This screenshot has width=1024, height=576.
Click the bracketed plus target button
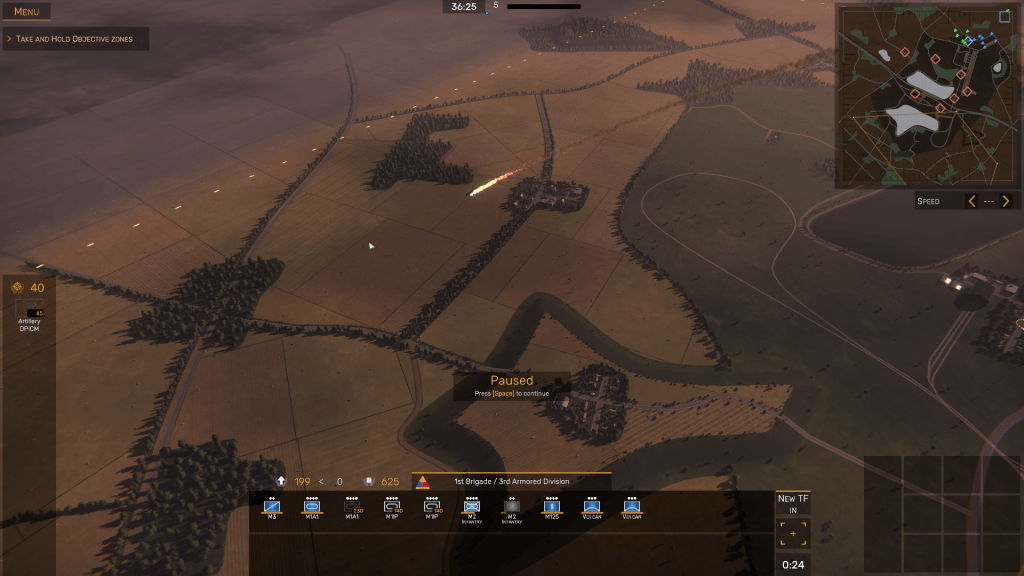click(x=794, y=534)
